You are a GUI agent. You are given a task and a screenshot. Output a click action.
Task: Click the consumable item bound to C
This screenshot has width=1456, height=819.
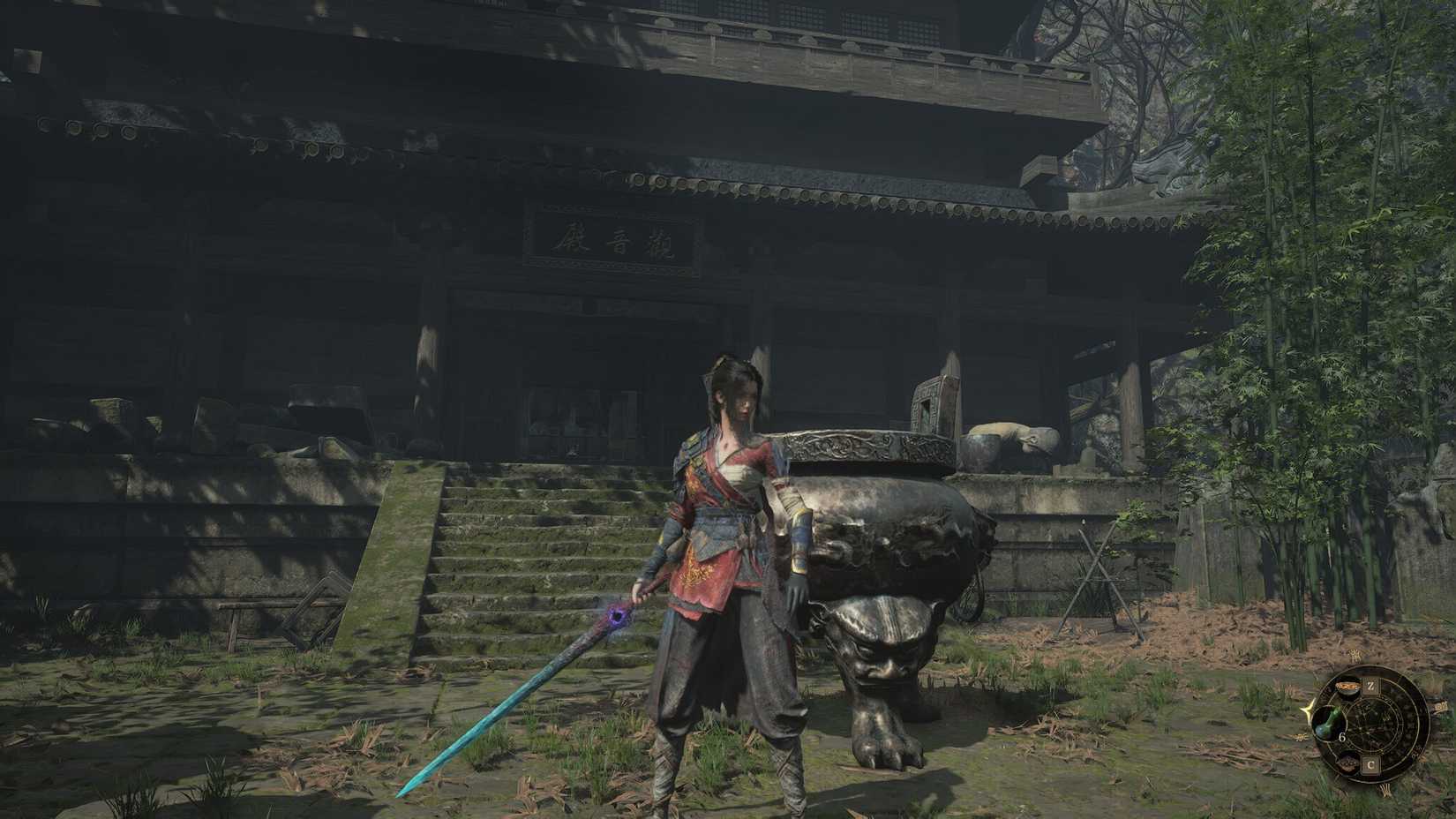pos(1348,763)
